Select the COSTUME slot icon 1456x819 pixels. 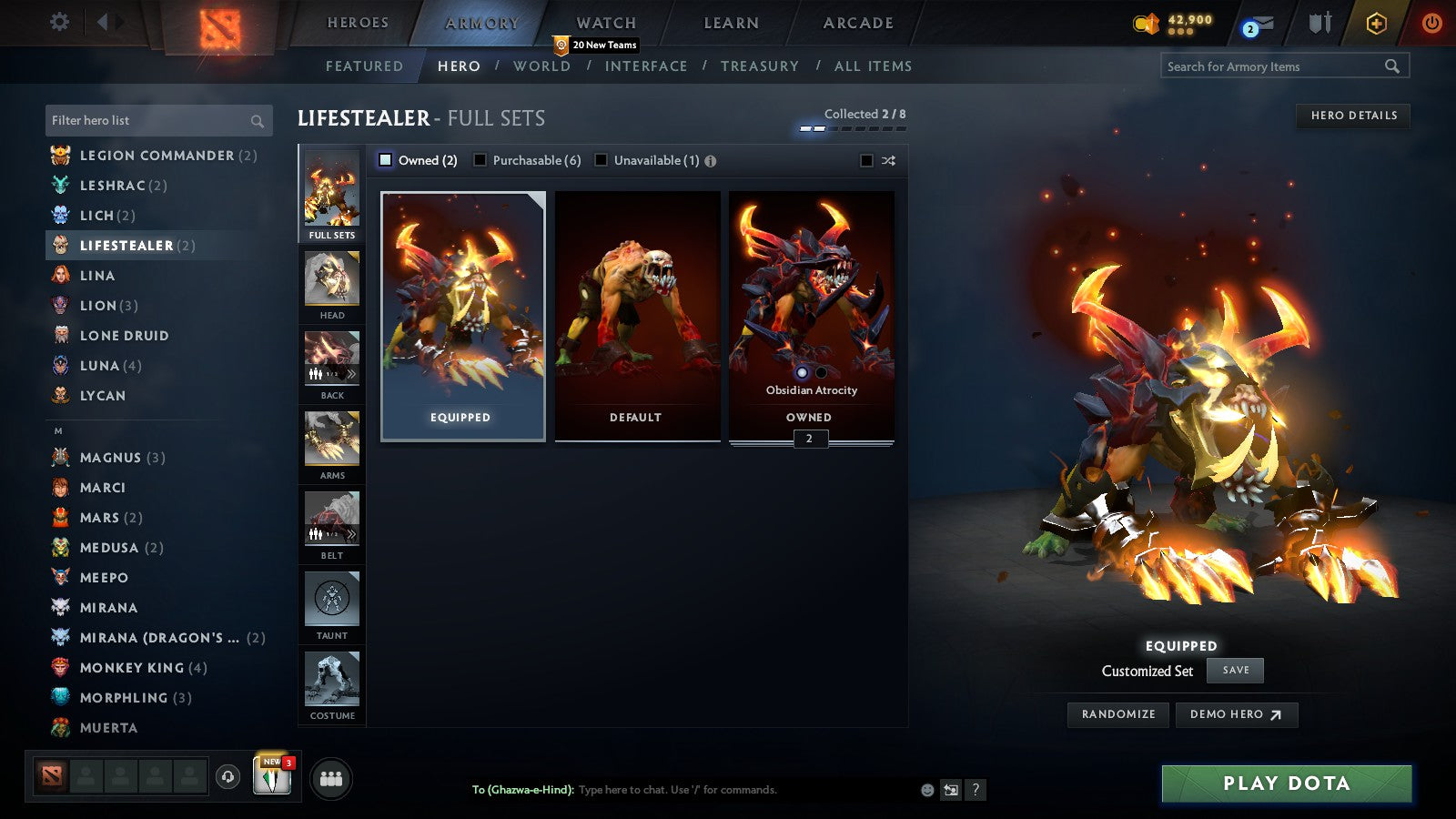pos(331,681)
